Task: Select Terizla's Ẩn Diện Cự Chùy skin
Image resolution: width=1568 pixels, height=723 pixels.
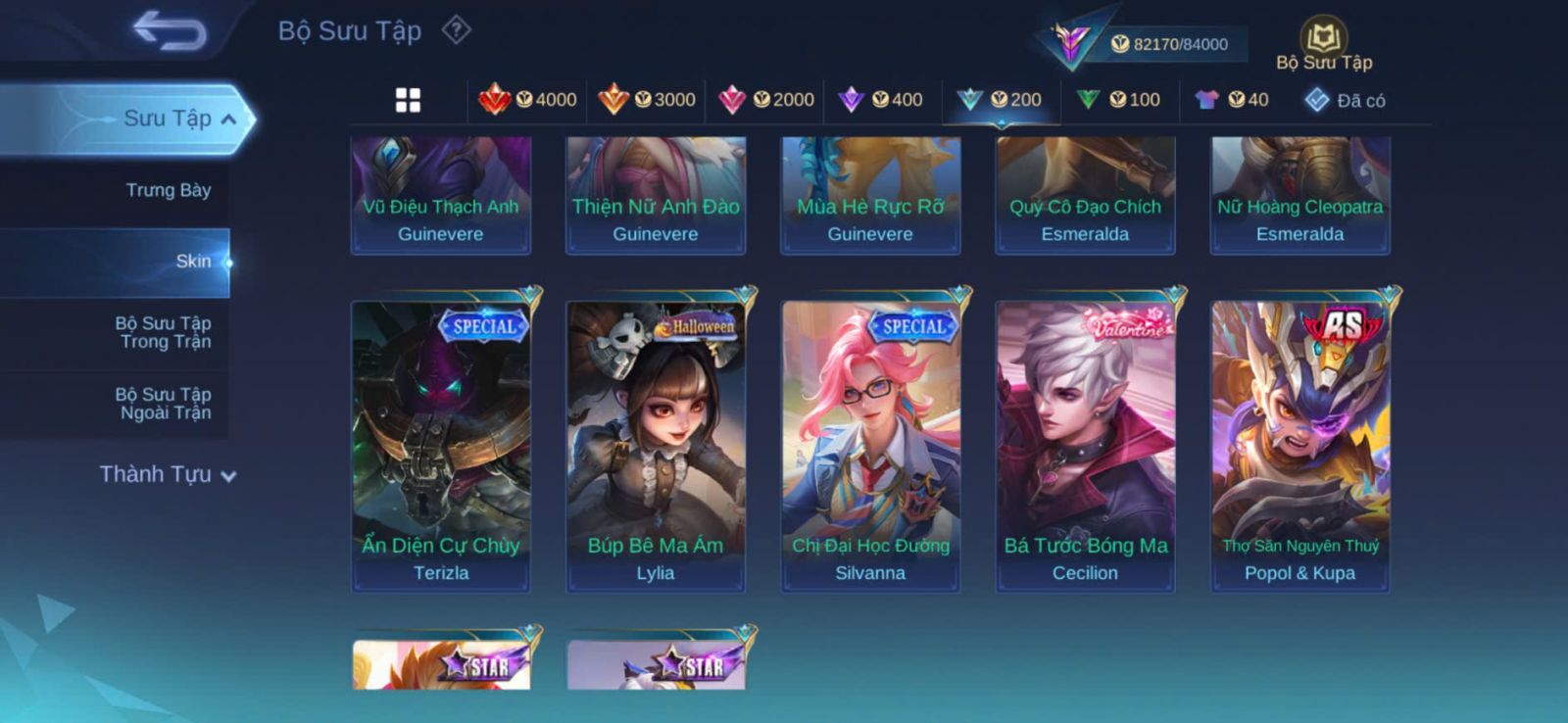Action: [x=441, y=446]
